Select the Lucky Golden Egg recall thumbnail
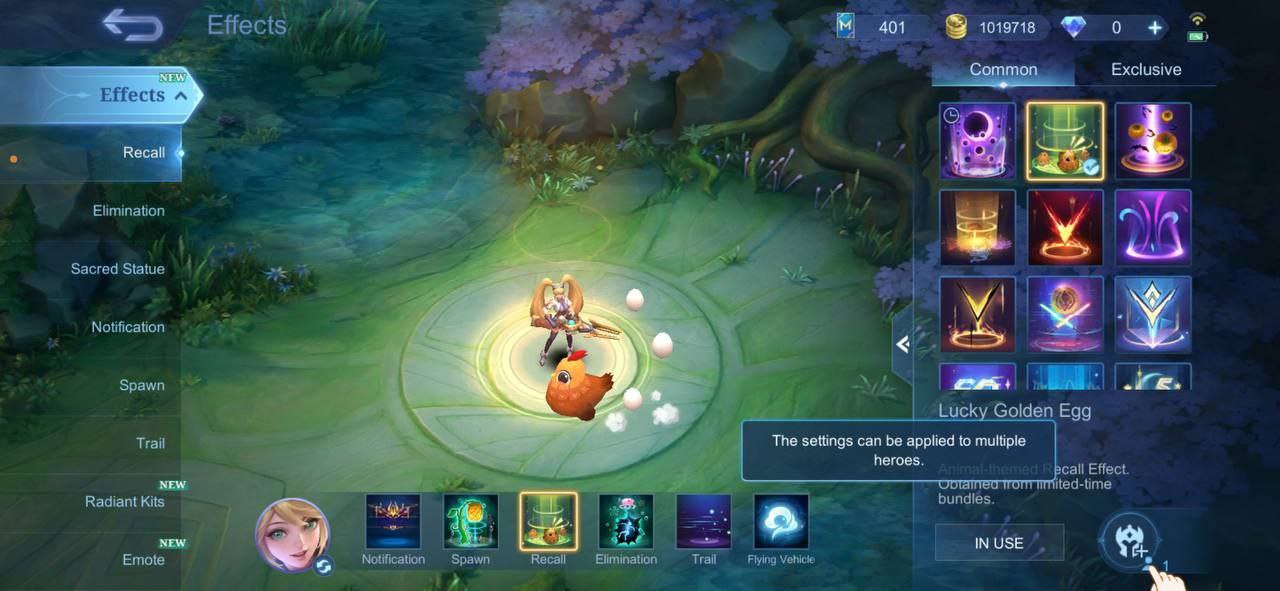The height and width of the screenshot is (591, 1280). point(1065,141)
